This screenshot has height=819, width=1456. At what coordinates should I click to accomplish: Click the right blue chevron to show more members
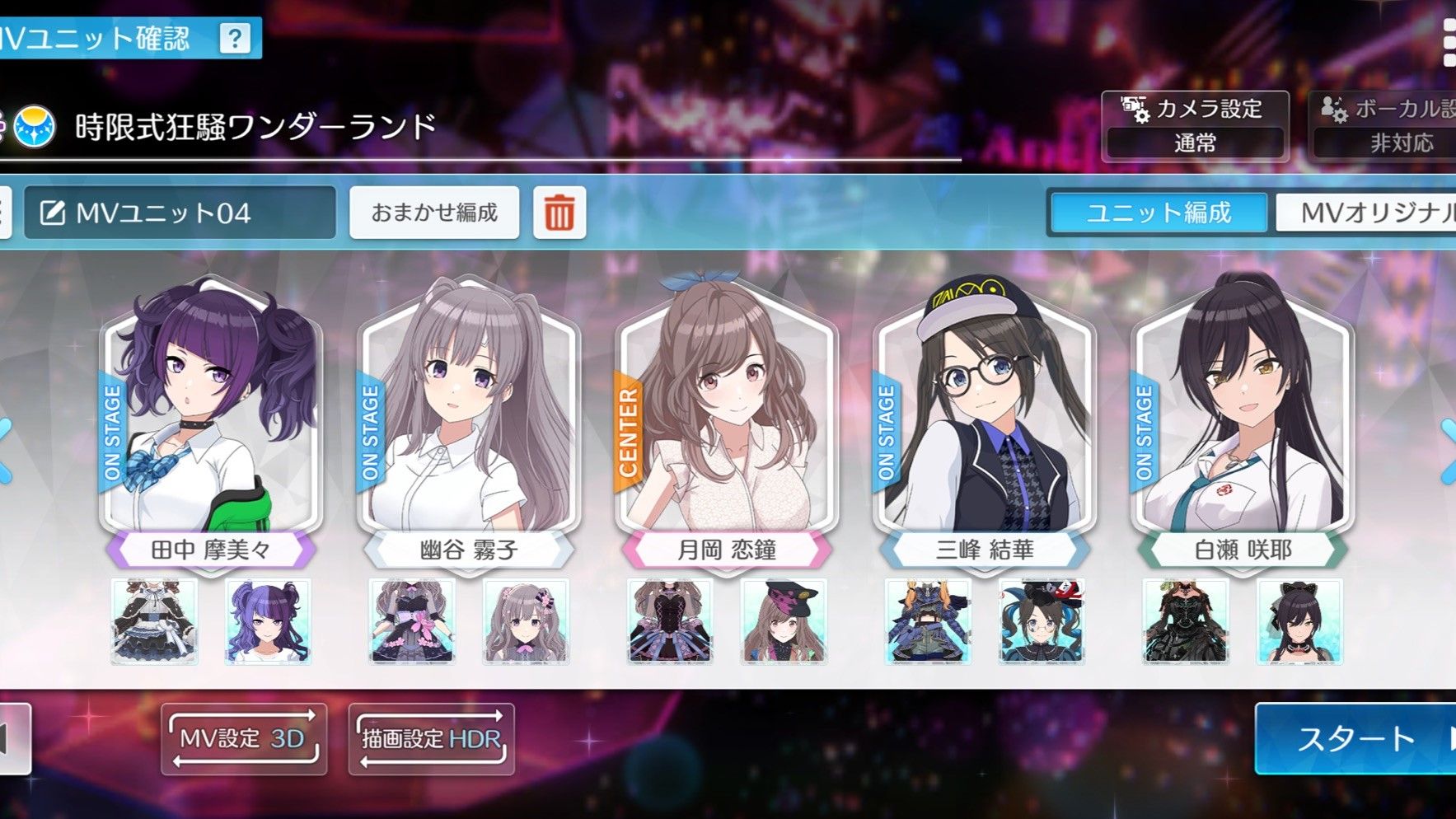(x=1447, y=449)
